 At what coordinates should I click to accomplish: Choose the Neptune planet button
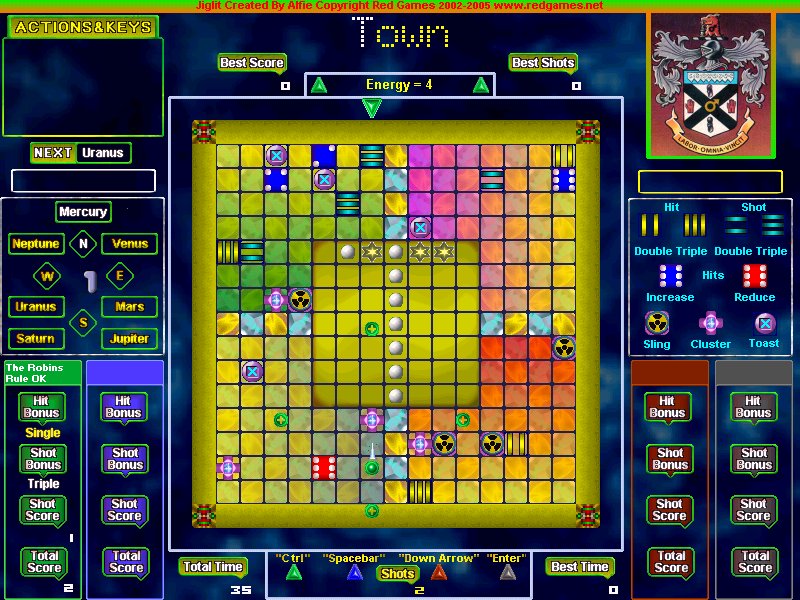coord(36,244)
